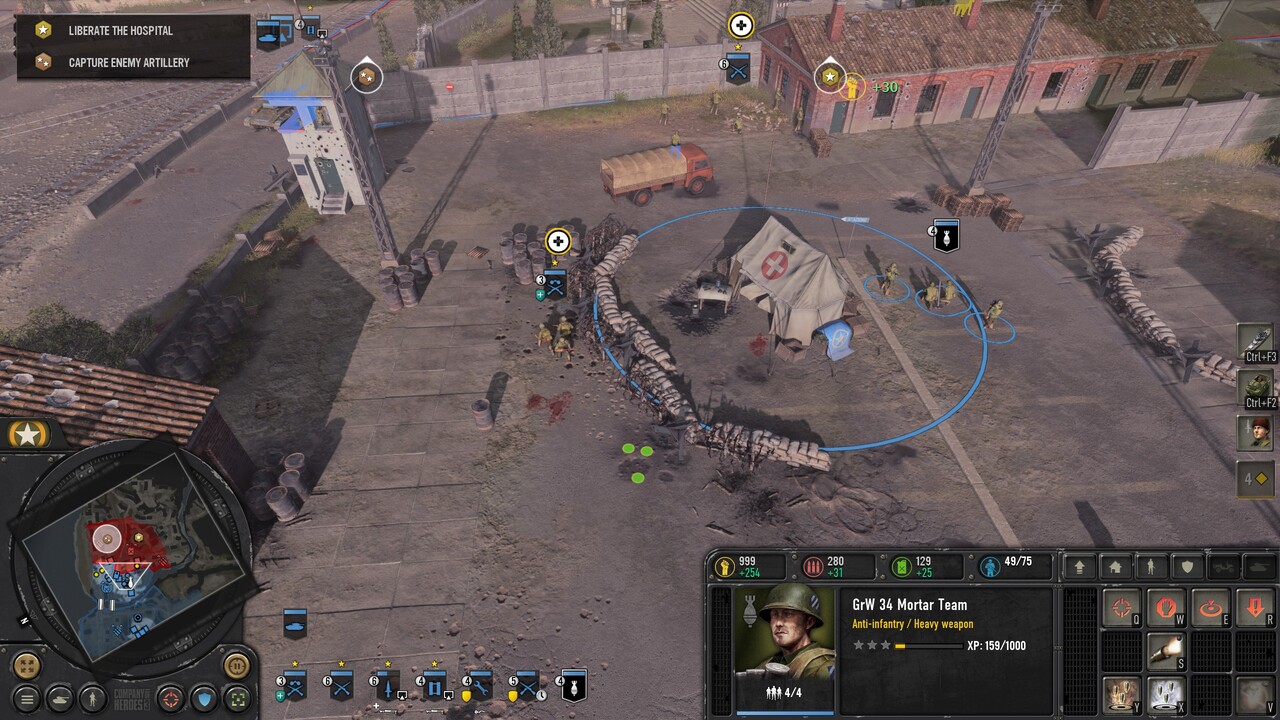
Task: Click the GrW 34 Mortar Team portrait
Action: point(785,635)
